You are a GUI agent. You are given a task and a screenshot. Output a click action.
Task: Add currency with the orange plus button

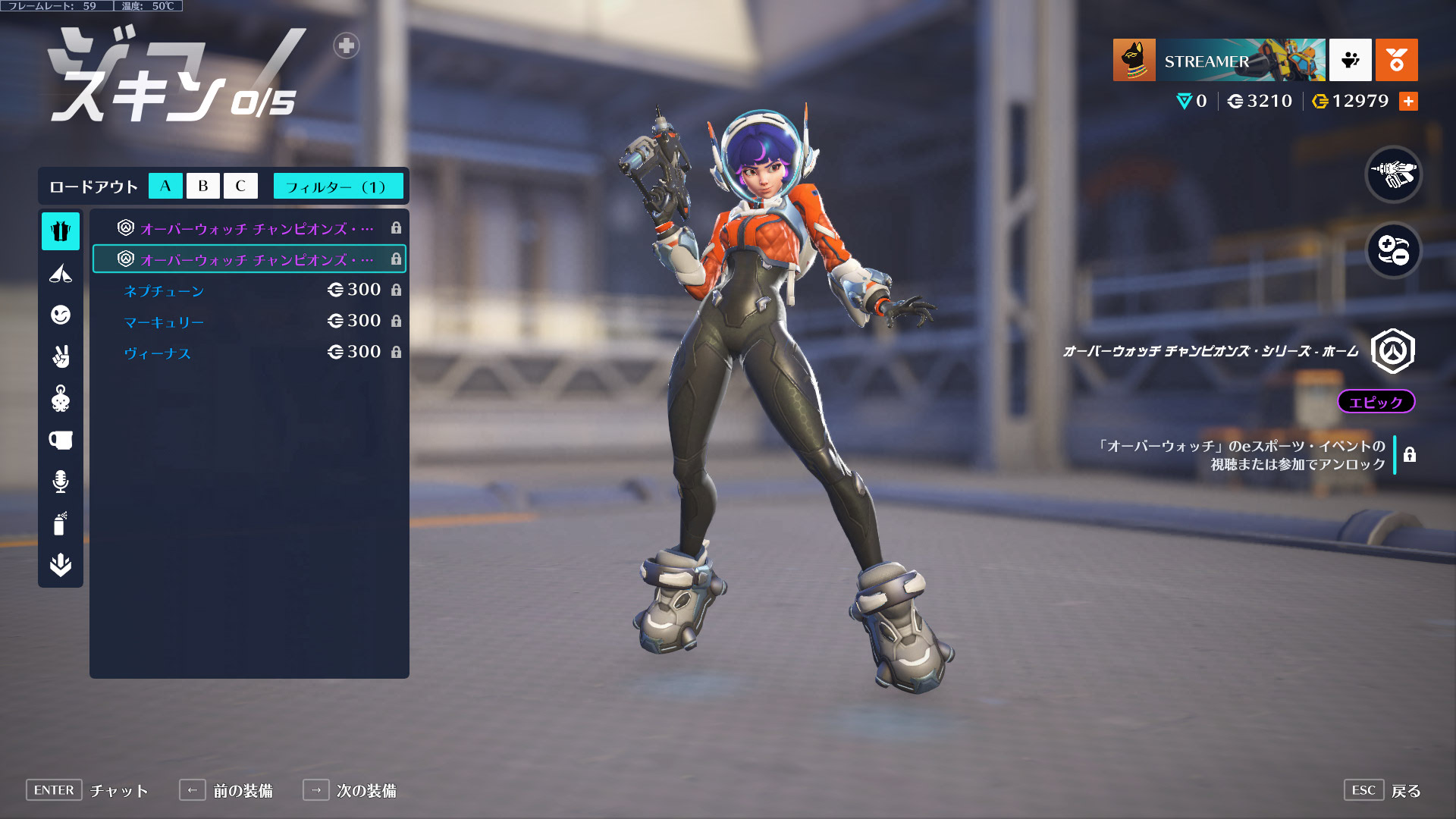(1408, 102)
